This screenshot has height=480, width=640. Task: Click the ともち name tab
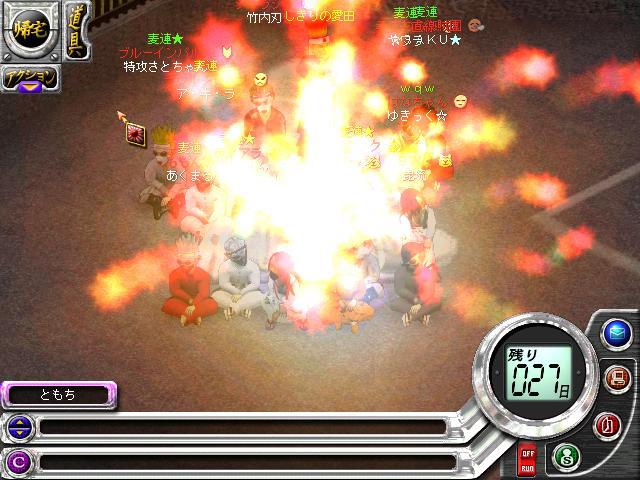[x=58, y=395]
